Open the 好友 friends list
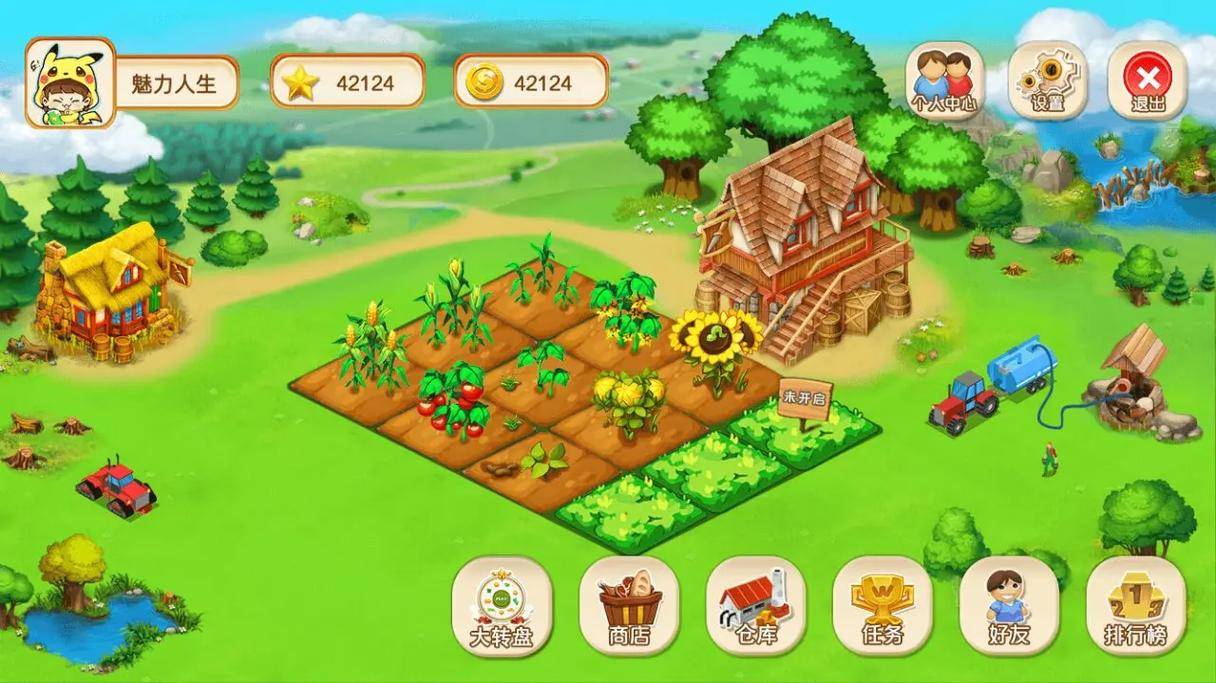1216x683 pixels. 1009,606
